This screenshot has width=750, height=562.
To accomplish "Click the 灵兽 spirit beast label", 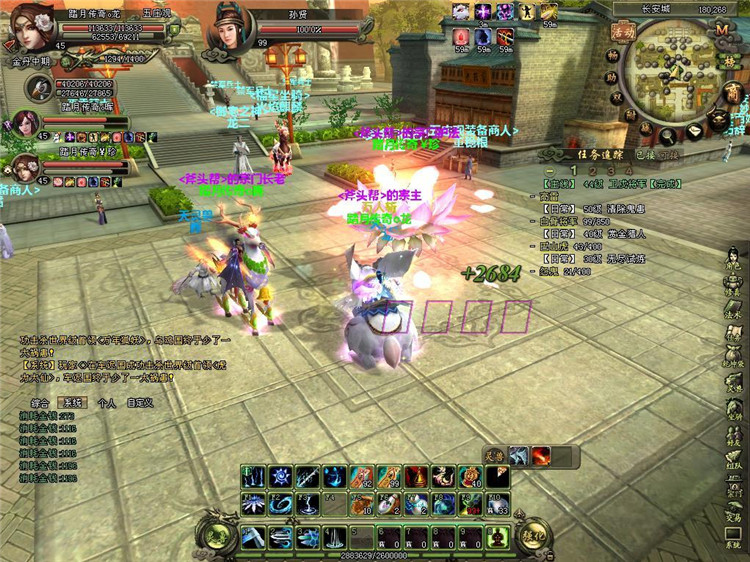I will [x=493, y=456].
